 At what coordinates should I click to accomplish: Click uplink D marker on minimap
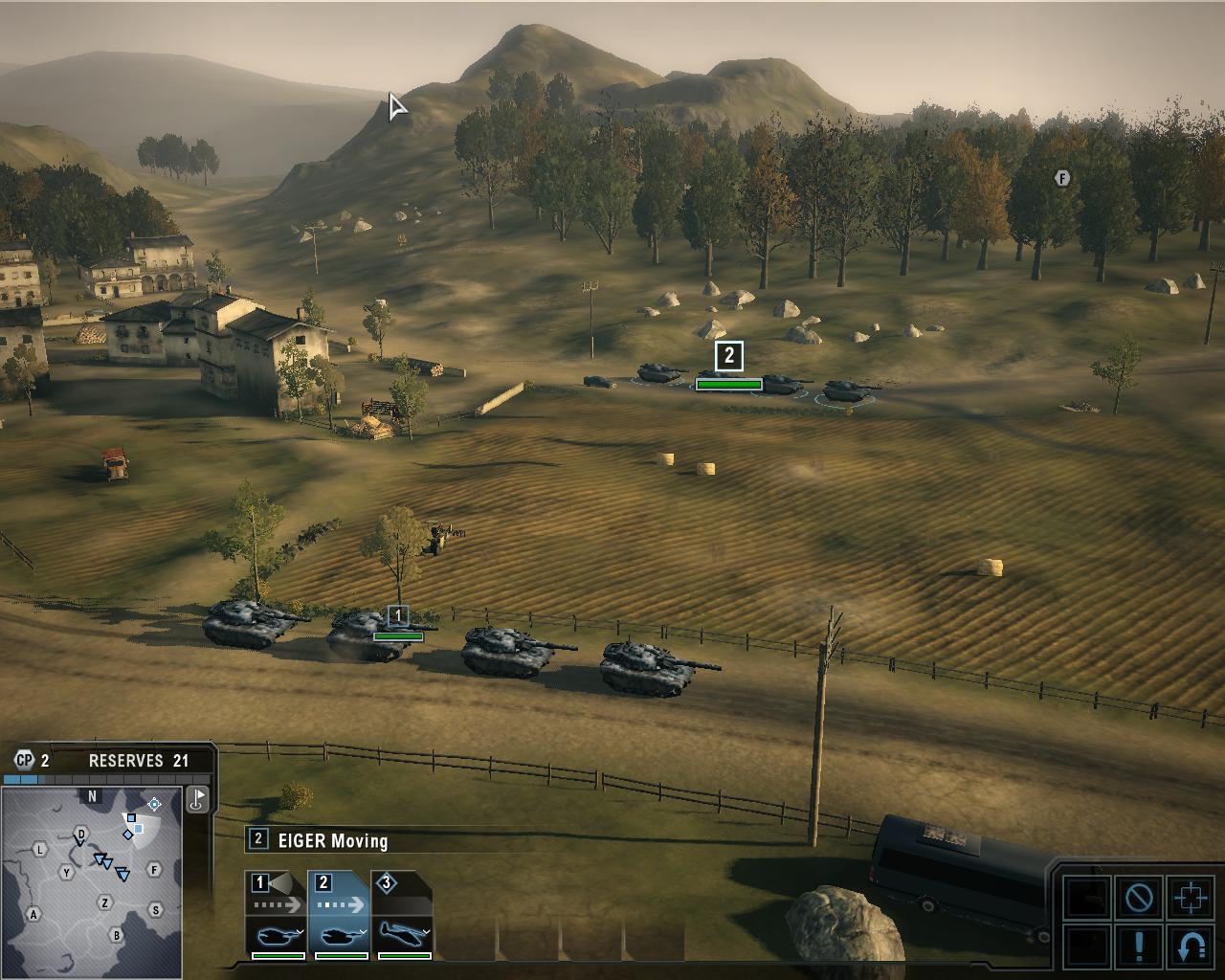coord(82,834)
